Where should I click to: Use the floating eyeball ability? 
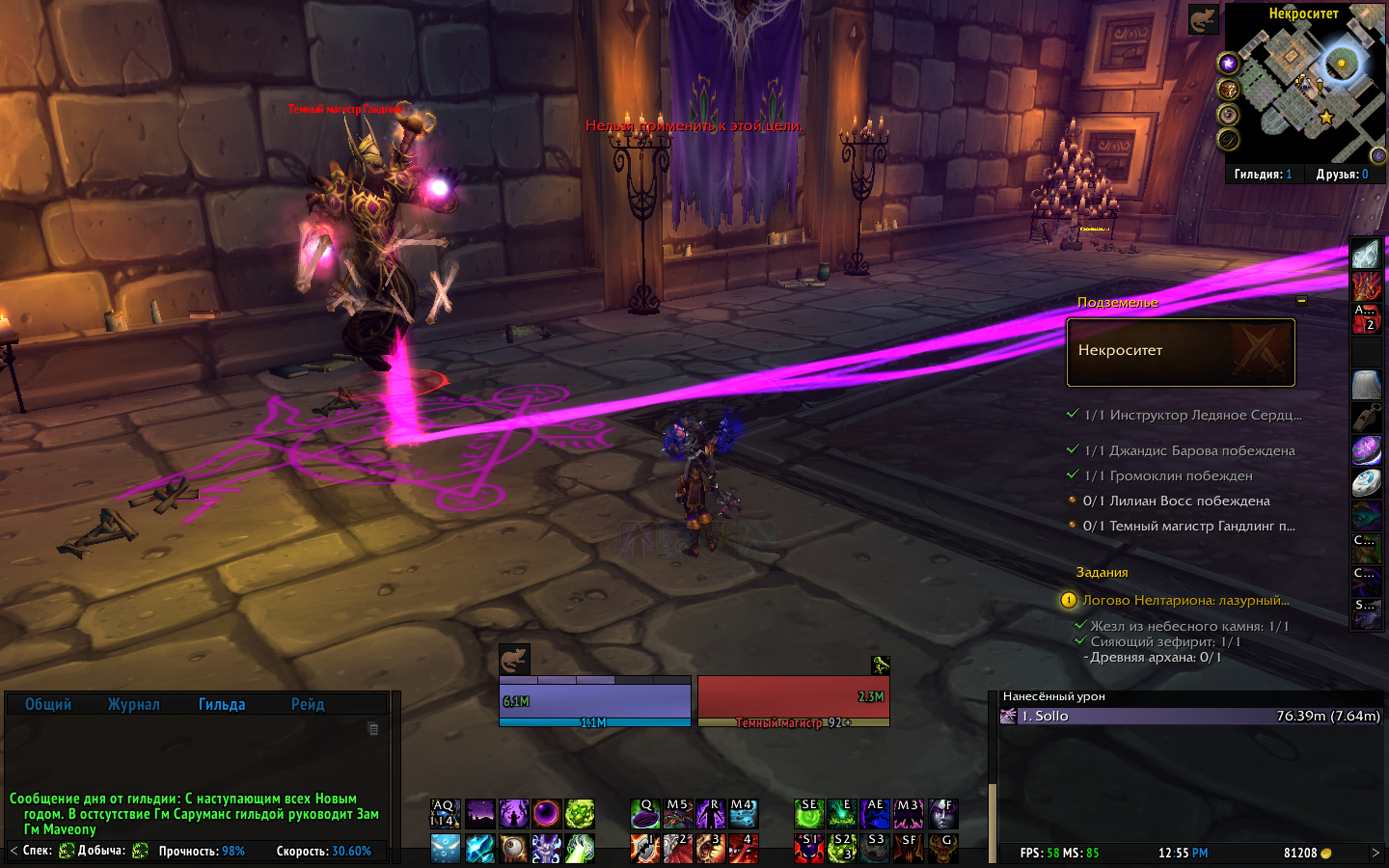click(x=513, y=848)
